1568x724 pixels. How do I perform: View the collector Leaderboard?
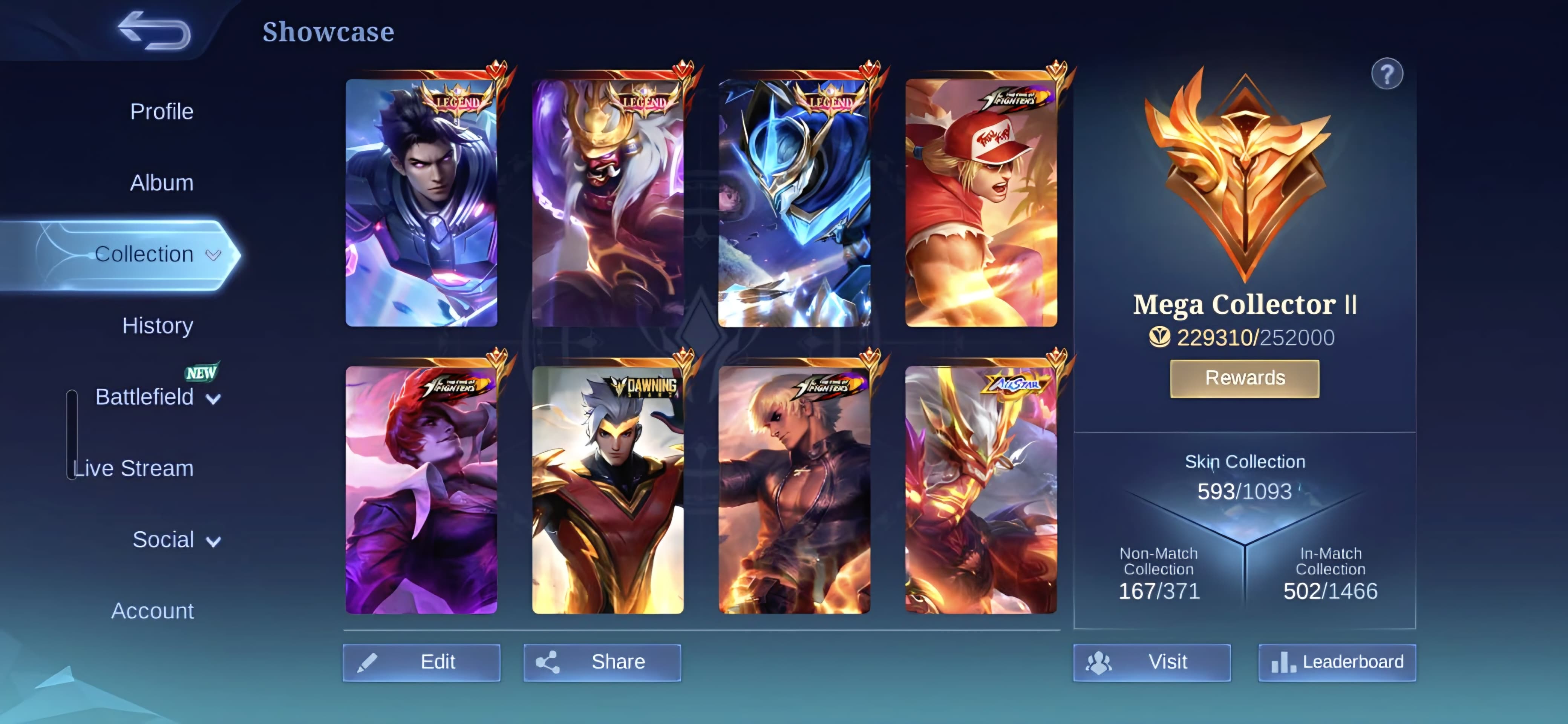pyautogui.click(x=1337, y=662)
